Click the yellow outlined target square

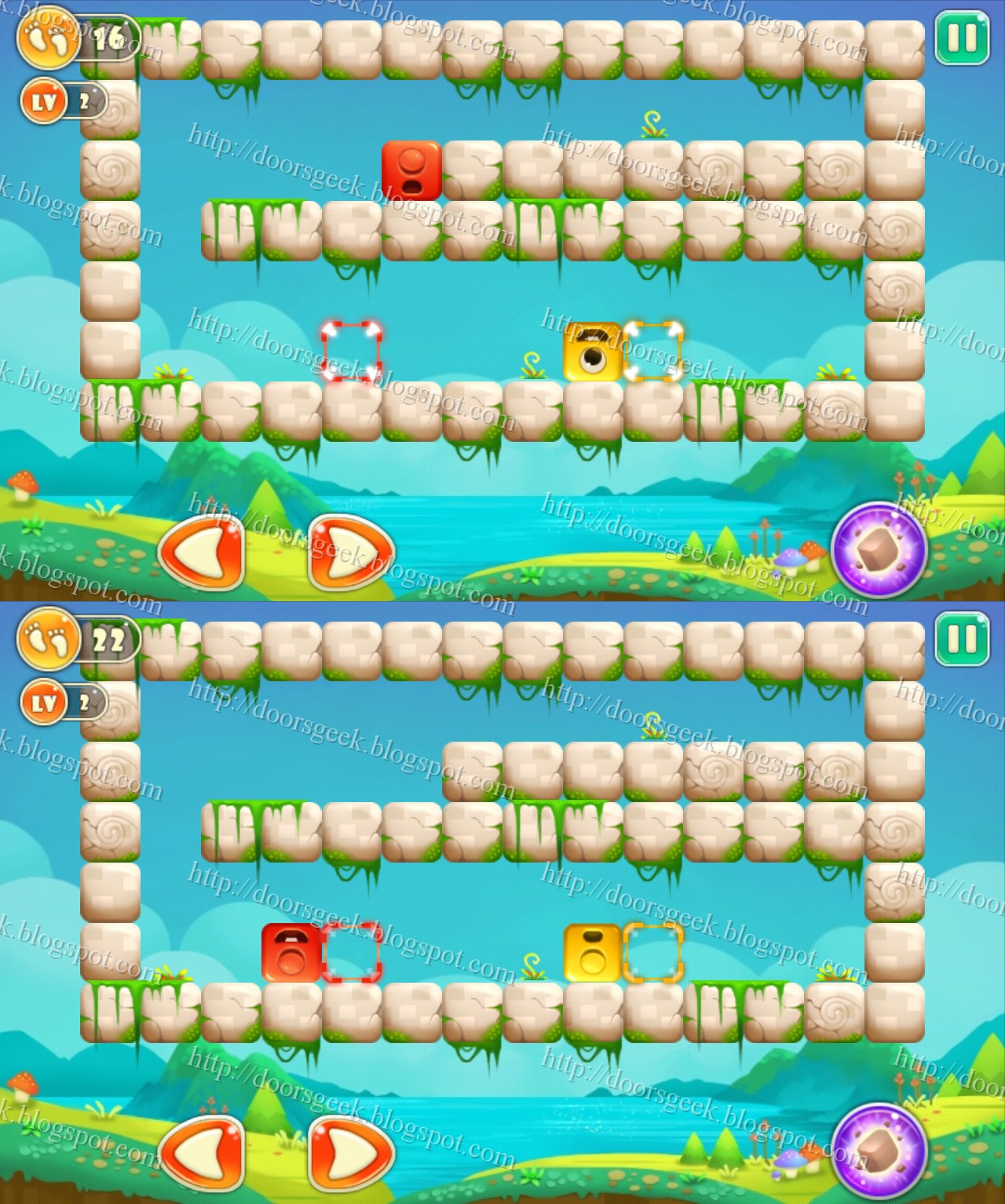tap(652, 353)
